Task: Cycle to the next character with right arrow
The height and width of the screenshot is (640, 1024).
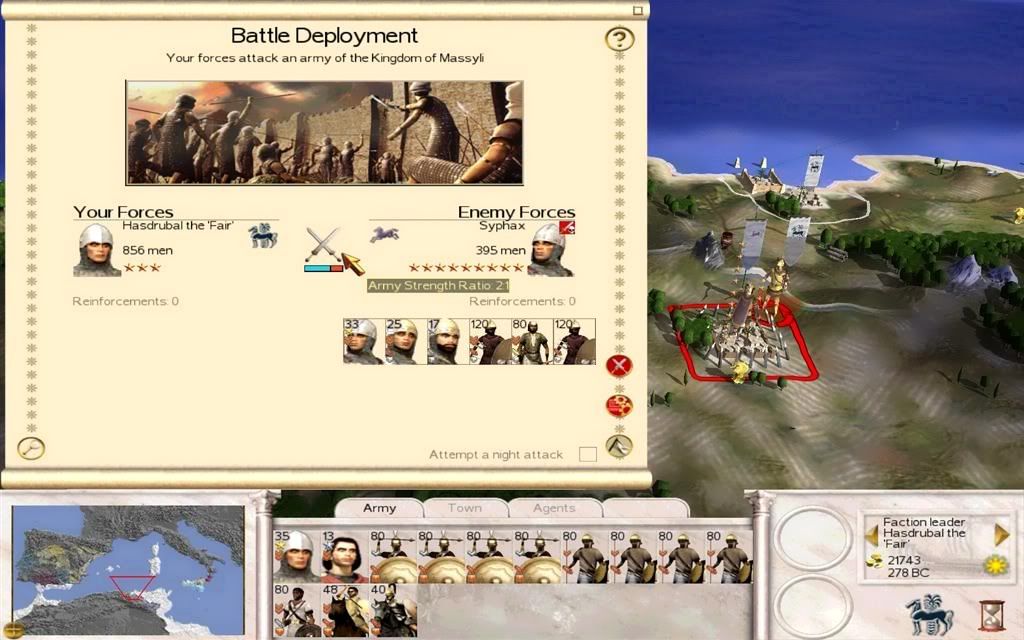Action: pos(1001,535)
